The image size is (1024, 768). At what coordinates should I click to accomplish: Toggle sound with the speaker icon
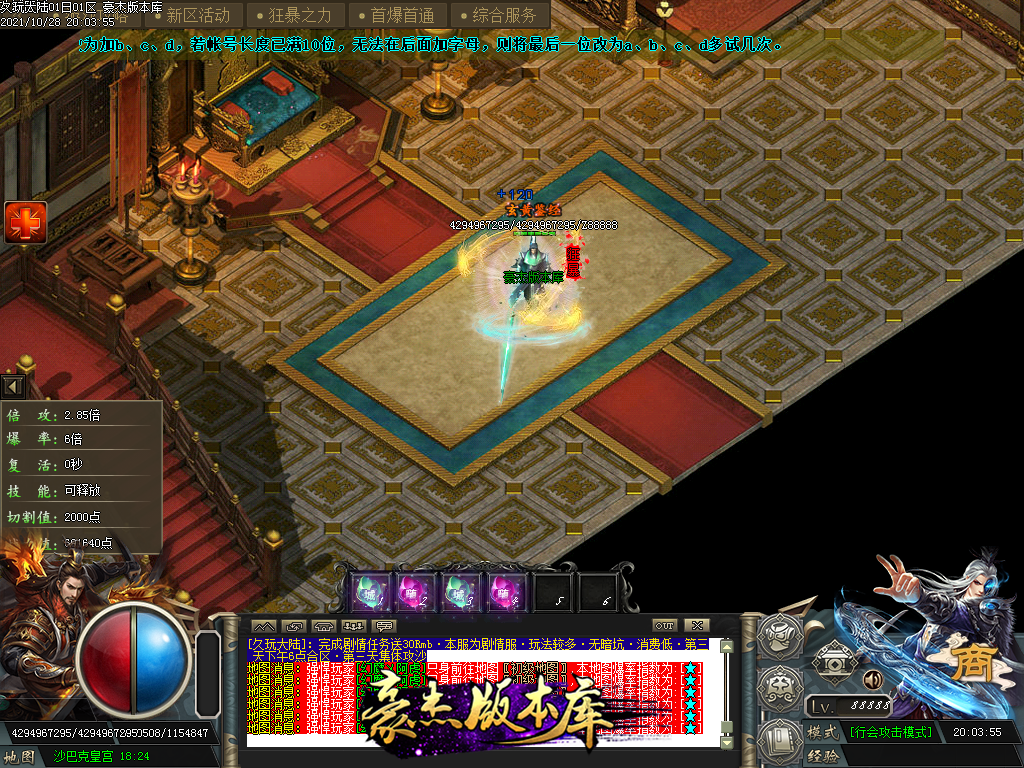[872, 680]
